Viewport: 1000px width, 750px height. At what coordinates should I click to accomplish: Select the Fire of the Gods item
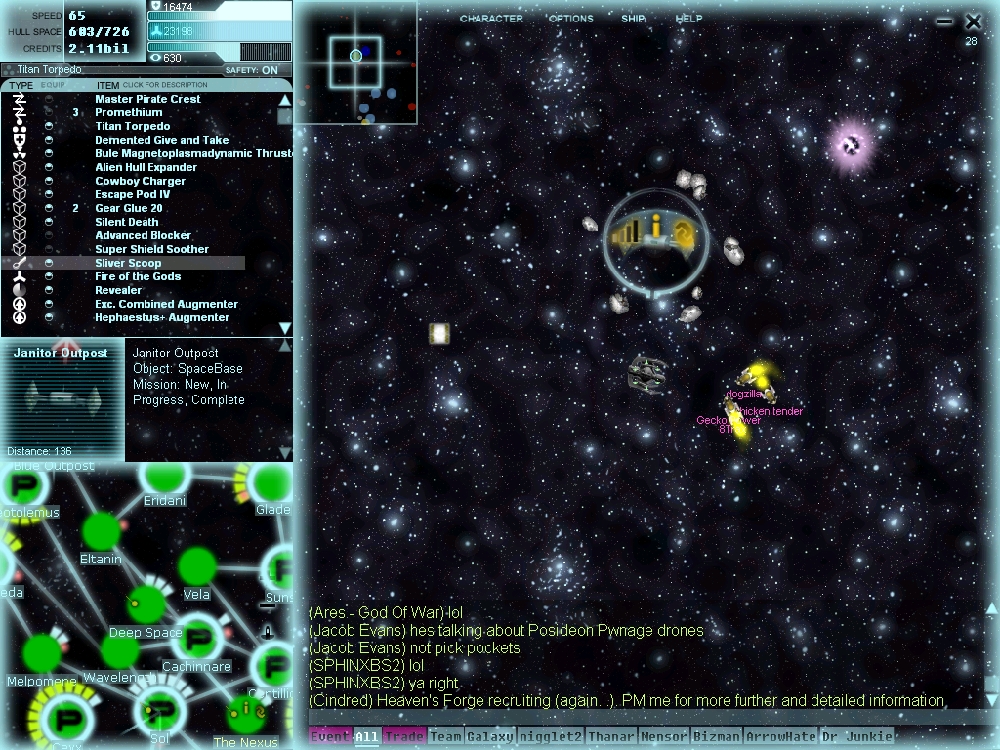(x=138, y=277)
